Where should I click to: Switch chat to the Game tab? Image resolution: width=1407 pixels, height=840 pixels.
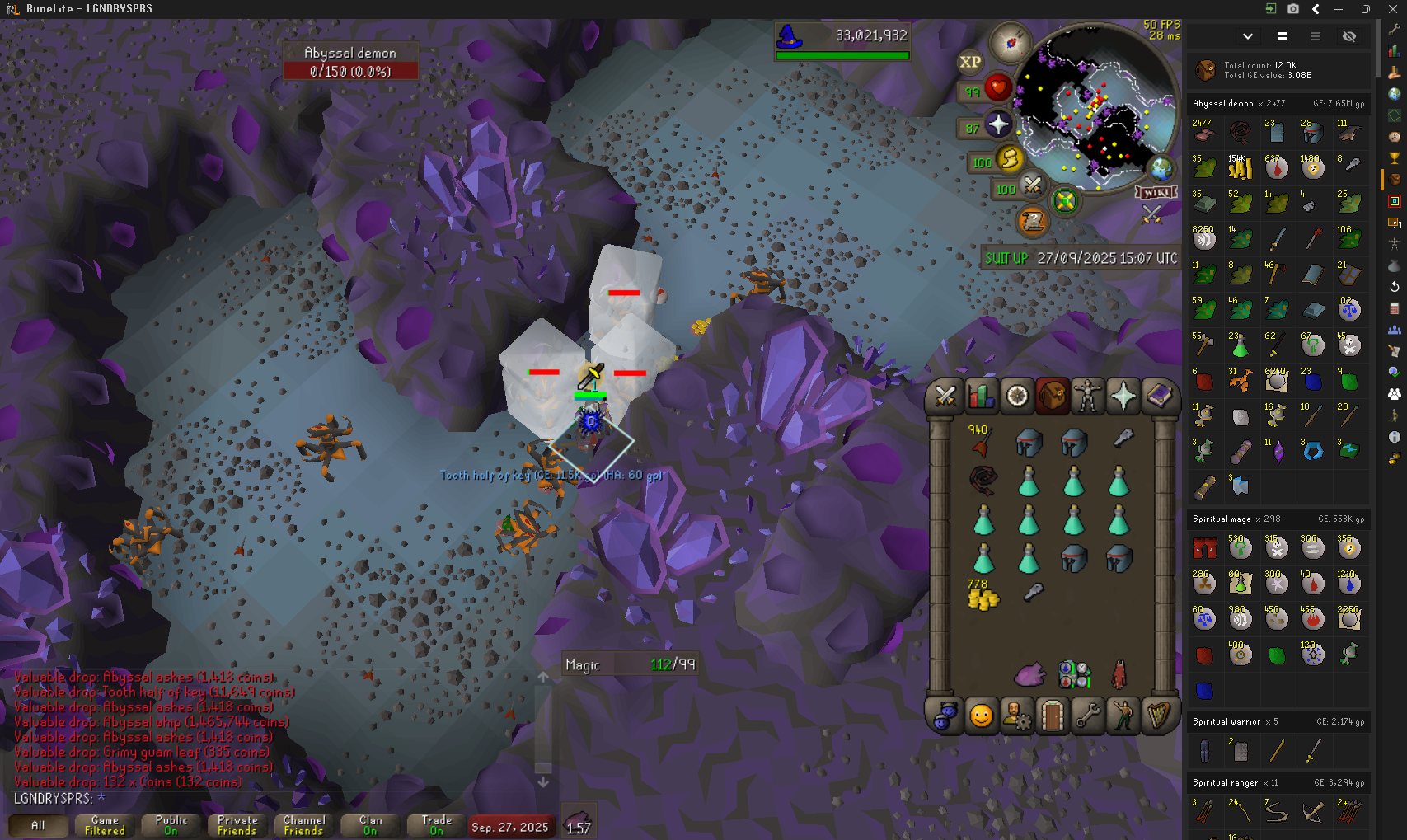105,825
